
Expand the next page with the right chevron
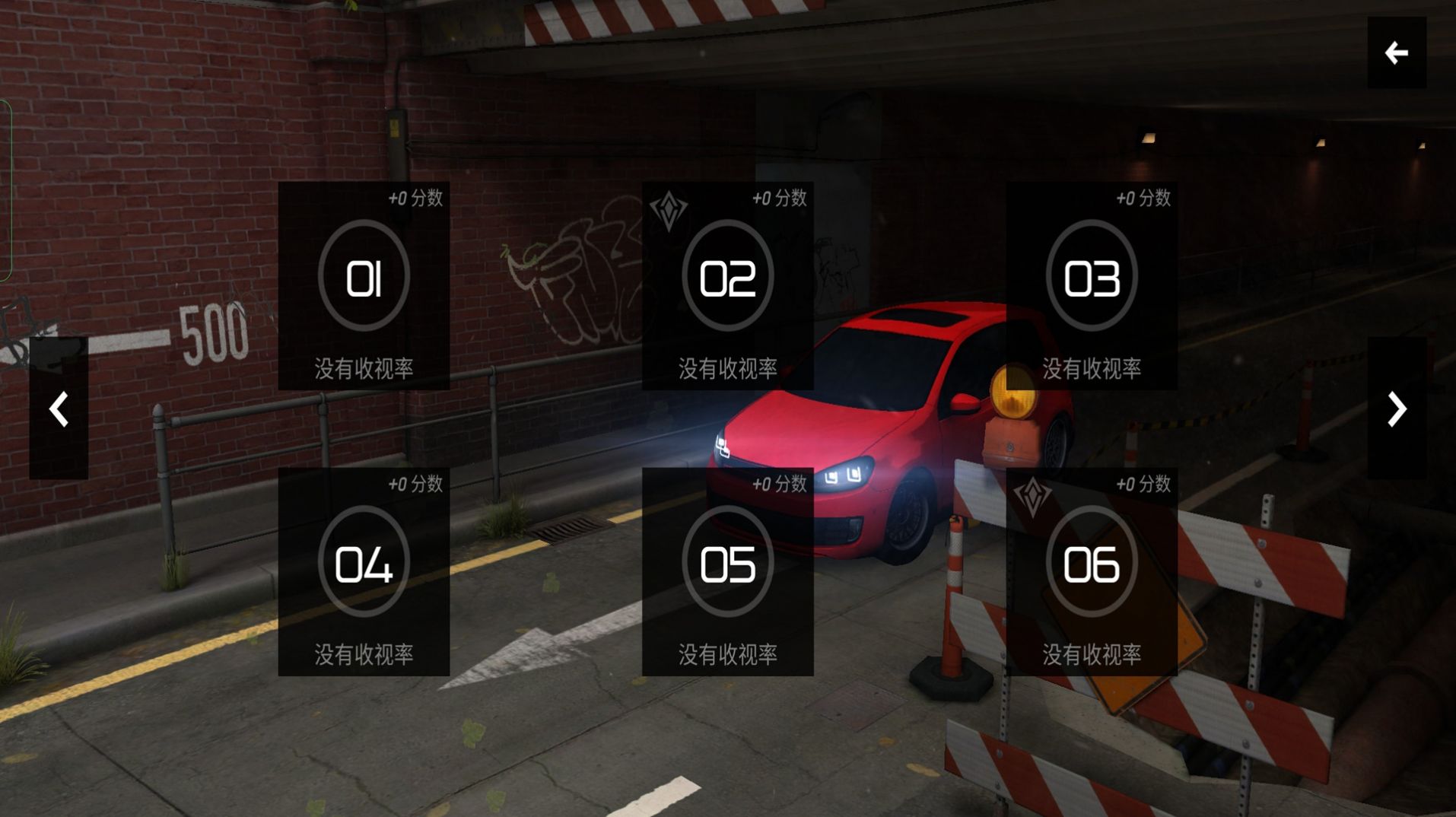1397,409
